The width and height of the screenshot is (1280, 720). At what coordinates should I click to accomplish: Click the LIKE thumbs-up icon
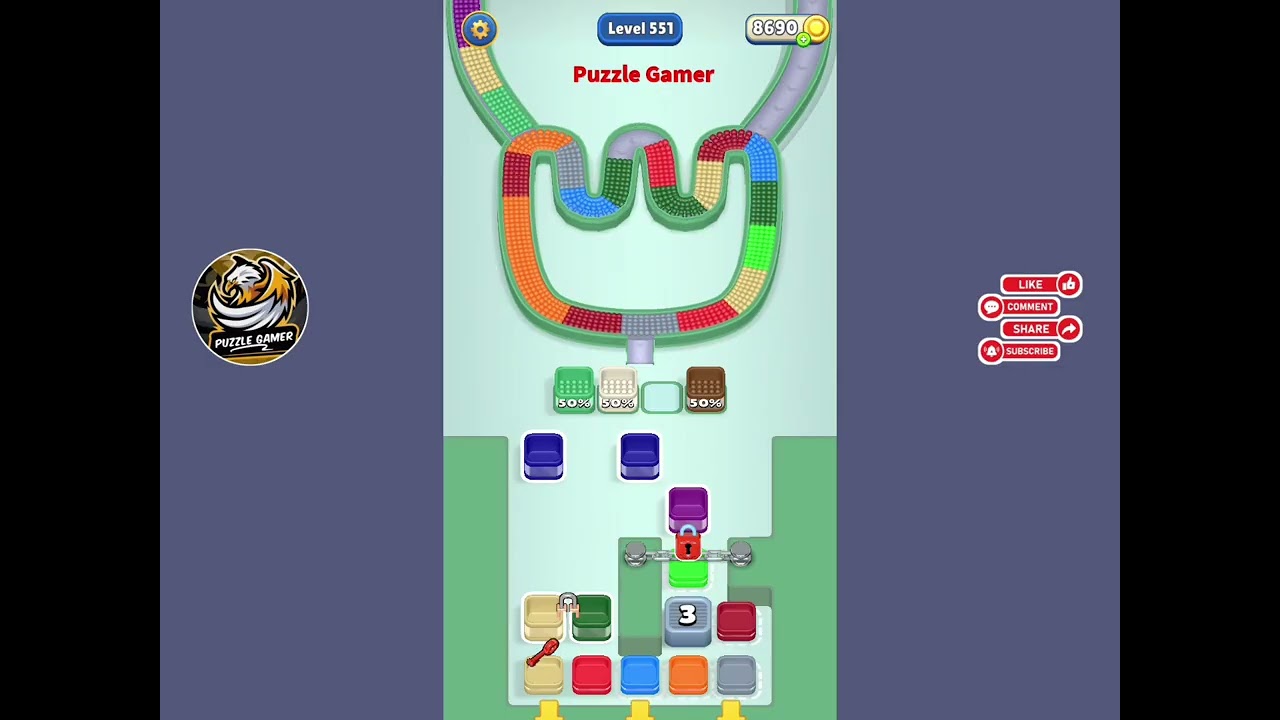pos(1069,284)
